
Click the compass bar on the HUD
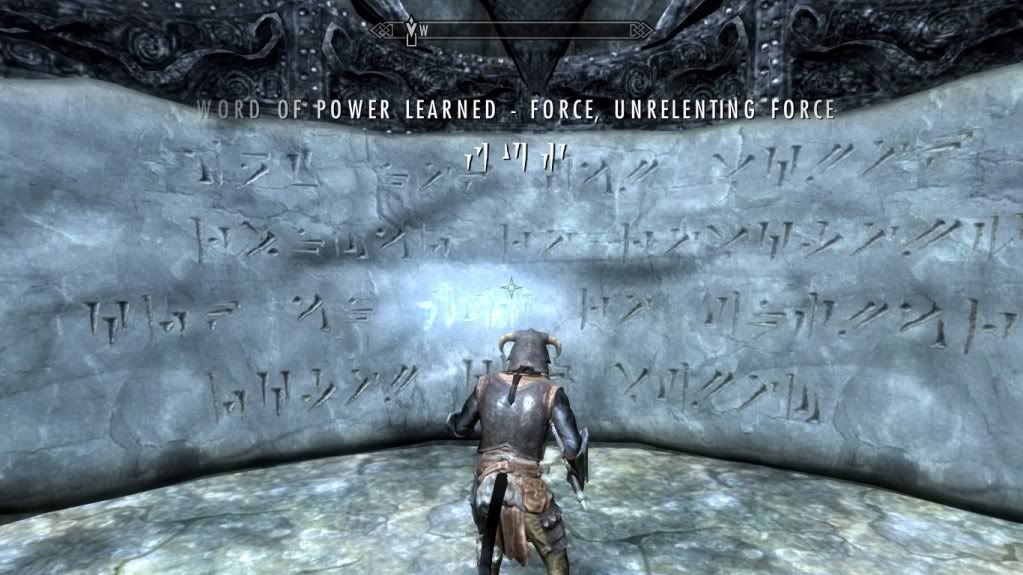pyautogui.click(x=510, y=31)
